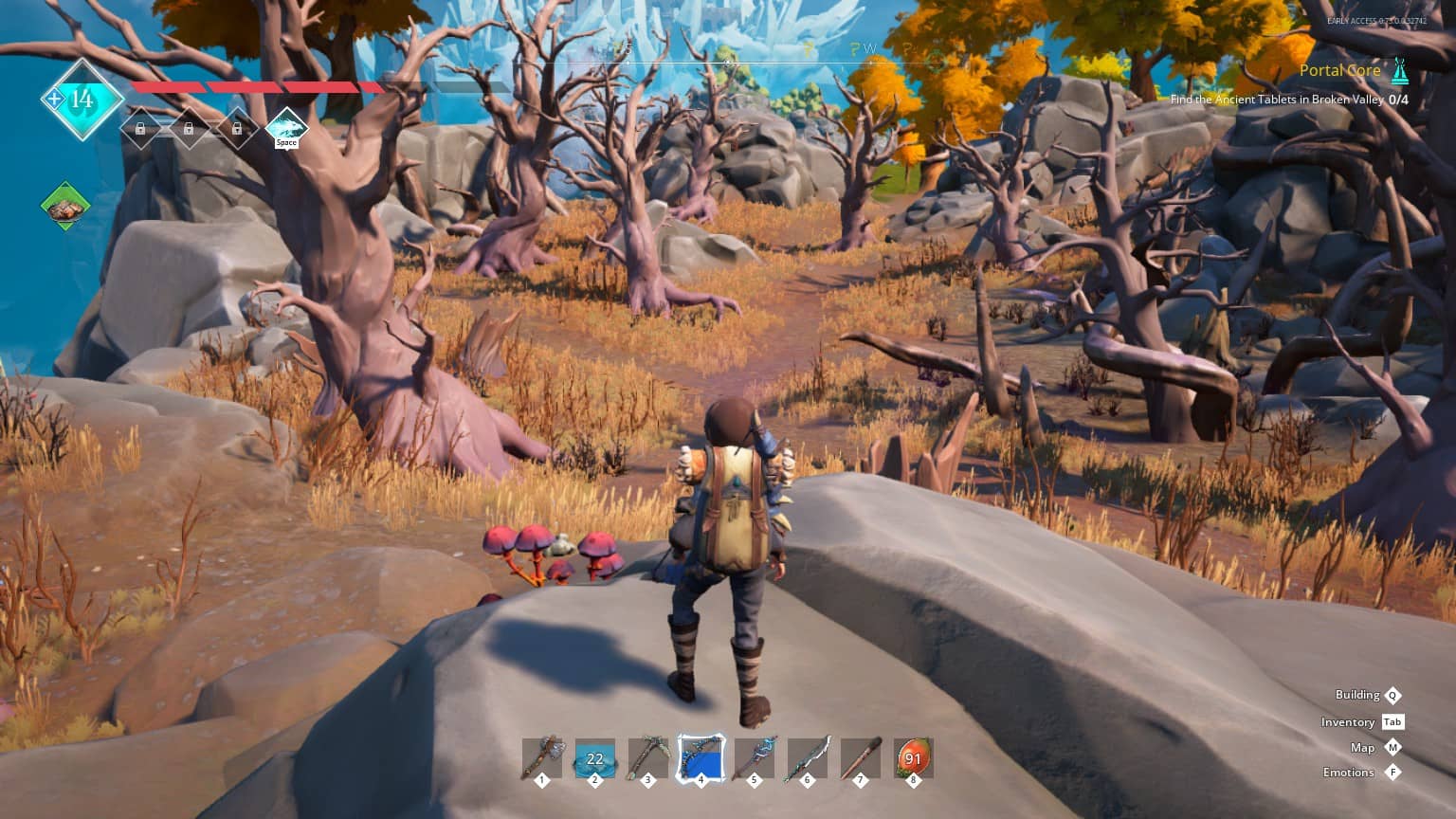Image resolution: width=1456 pixels, height=819 pixels.
Task: Open the Emotions wheel entry
Action: 1349,773
